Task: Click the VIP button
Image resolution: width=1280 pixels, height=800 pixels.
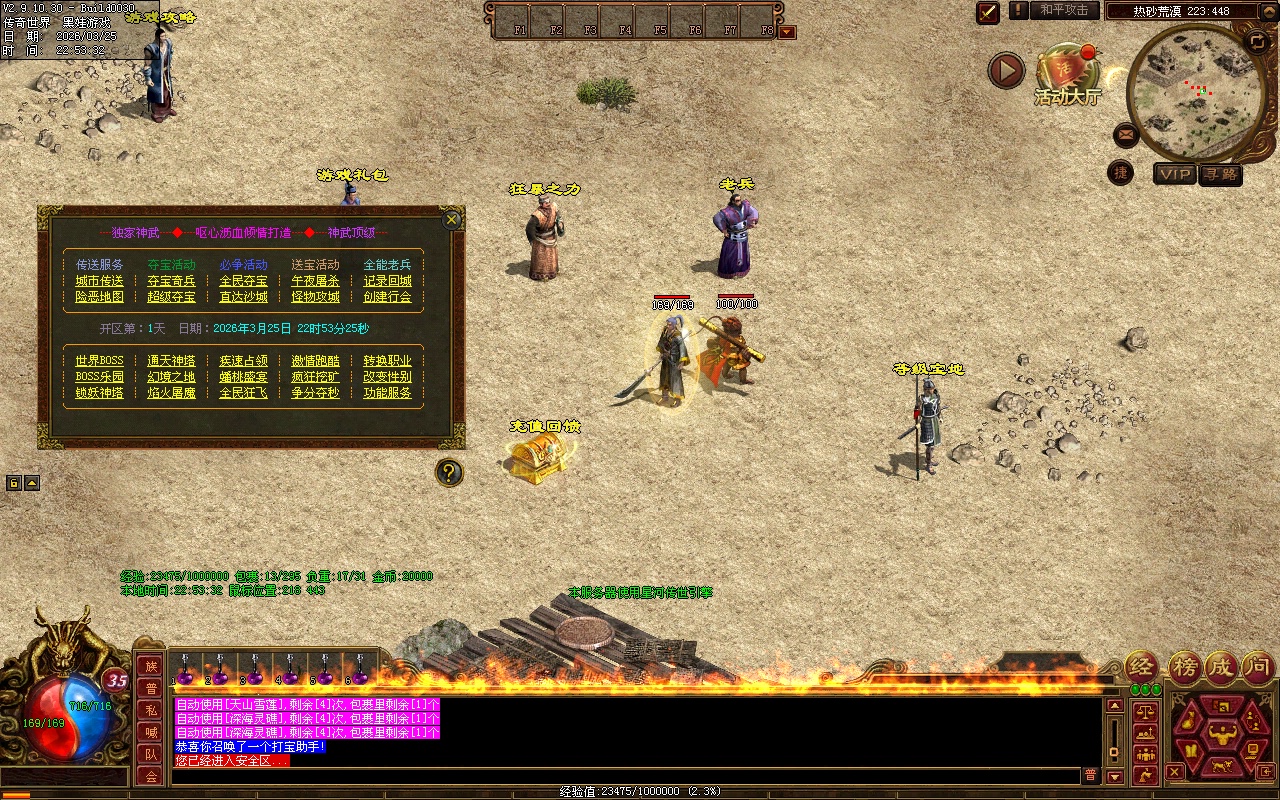Action: coord(1175,174)
